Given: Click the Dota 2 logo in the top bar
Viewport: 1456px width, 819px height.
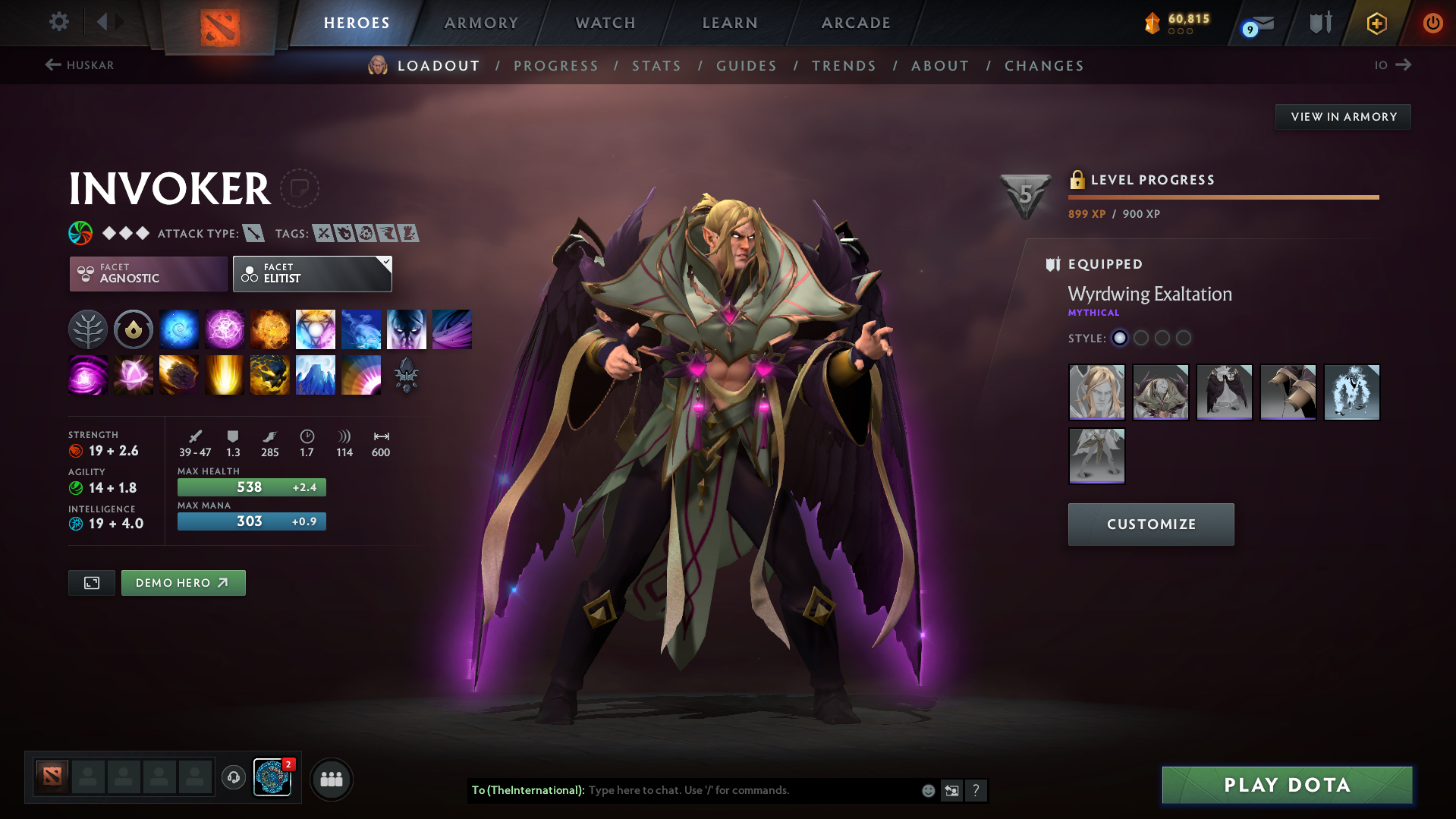Looking at the screenshot, I should point(220,24).
